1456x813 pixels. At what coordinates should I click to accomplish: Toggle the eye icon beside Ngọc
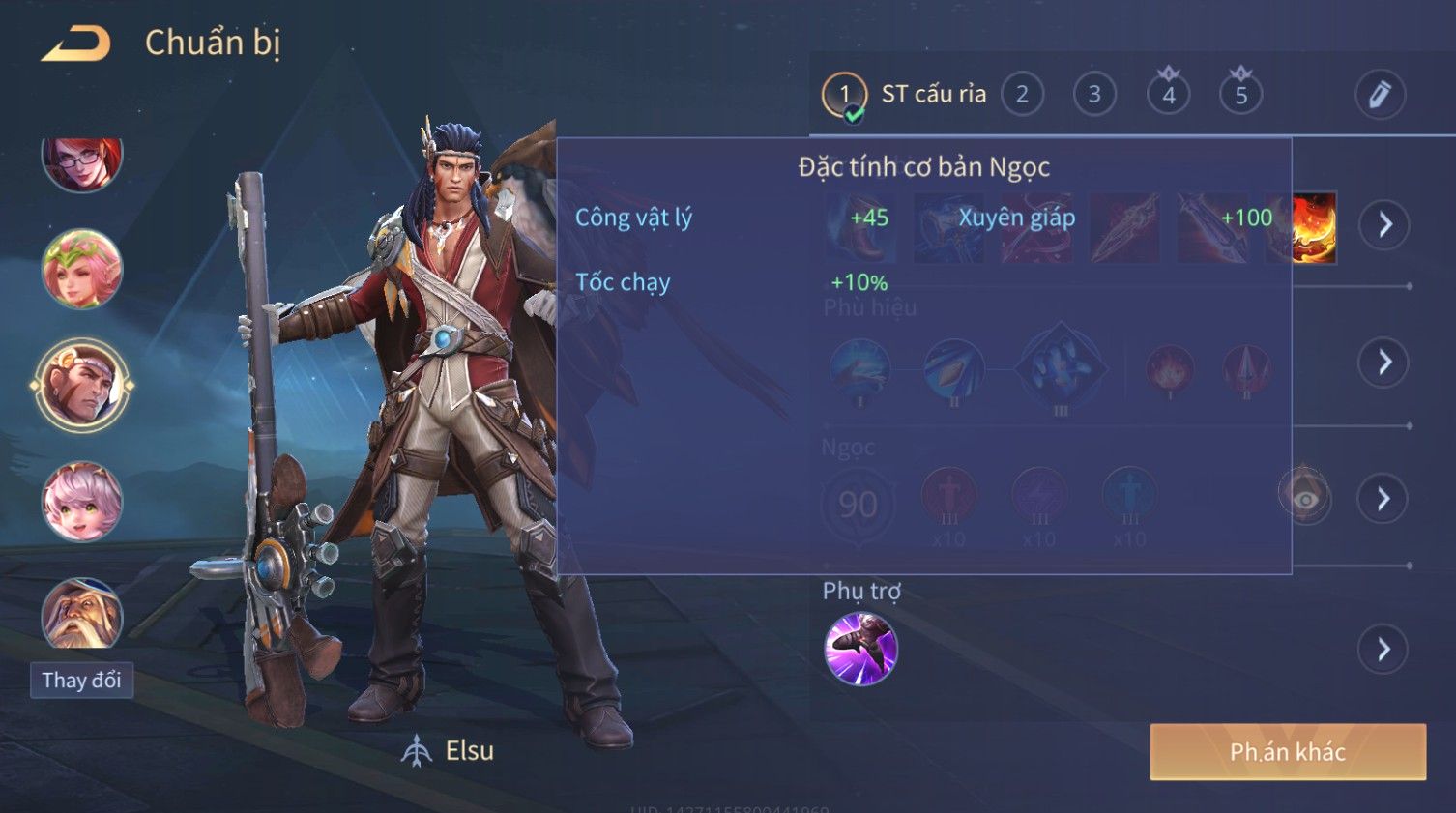tap(1304, 498)
